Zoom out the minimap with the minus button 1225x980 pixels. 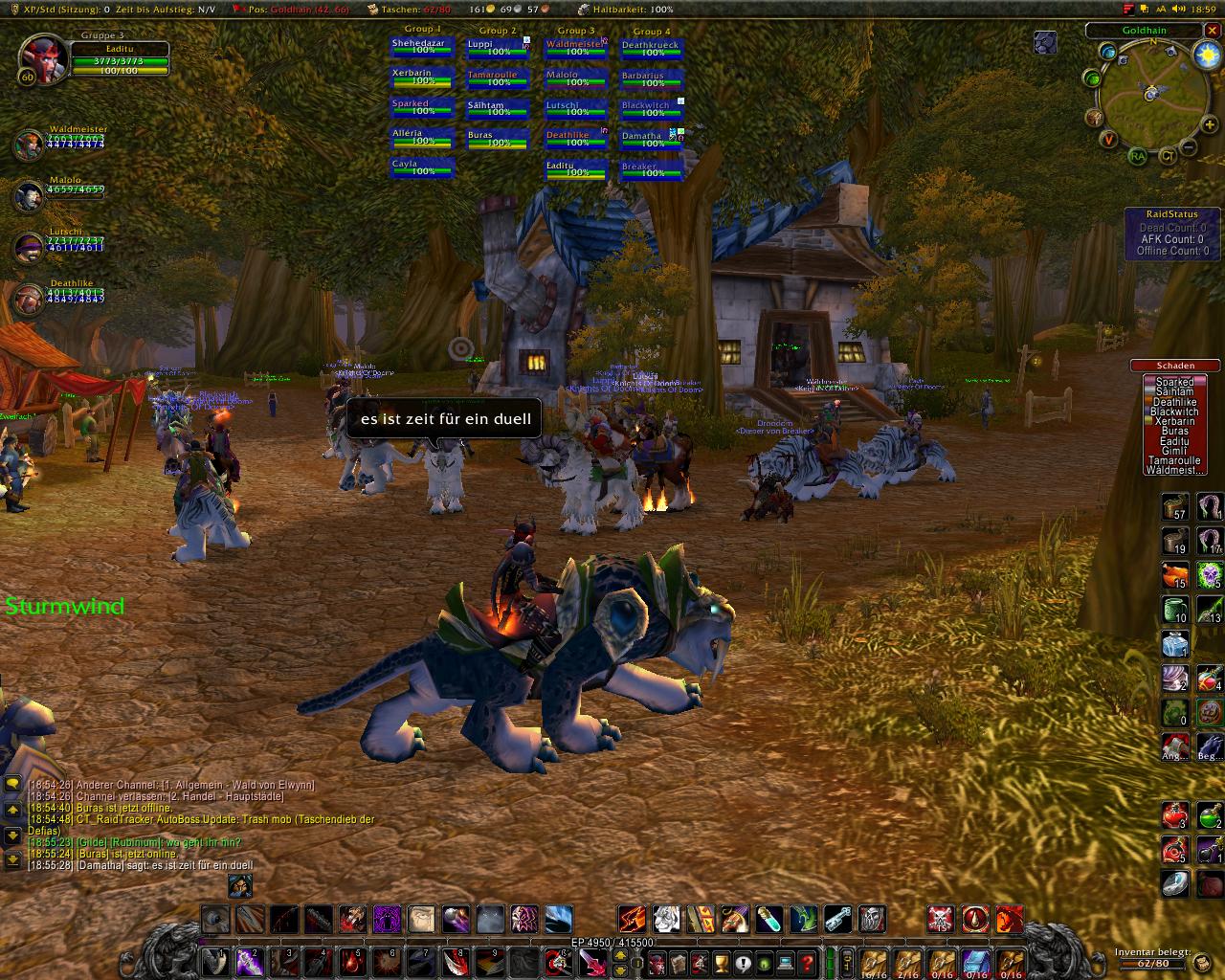pos(1188,147)
